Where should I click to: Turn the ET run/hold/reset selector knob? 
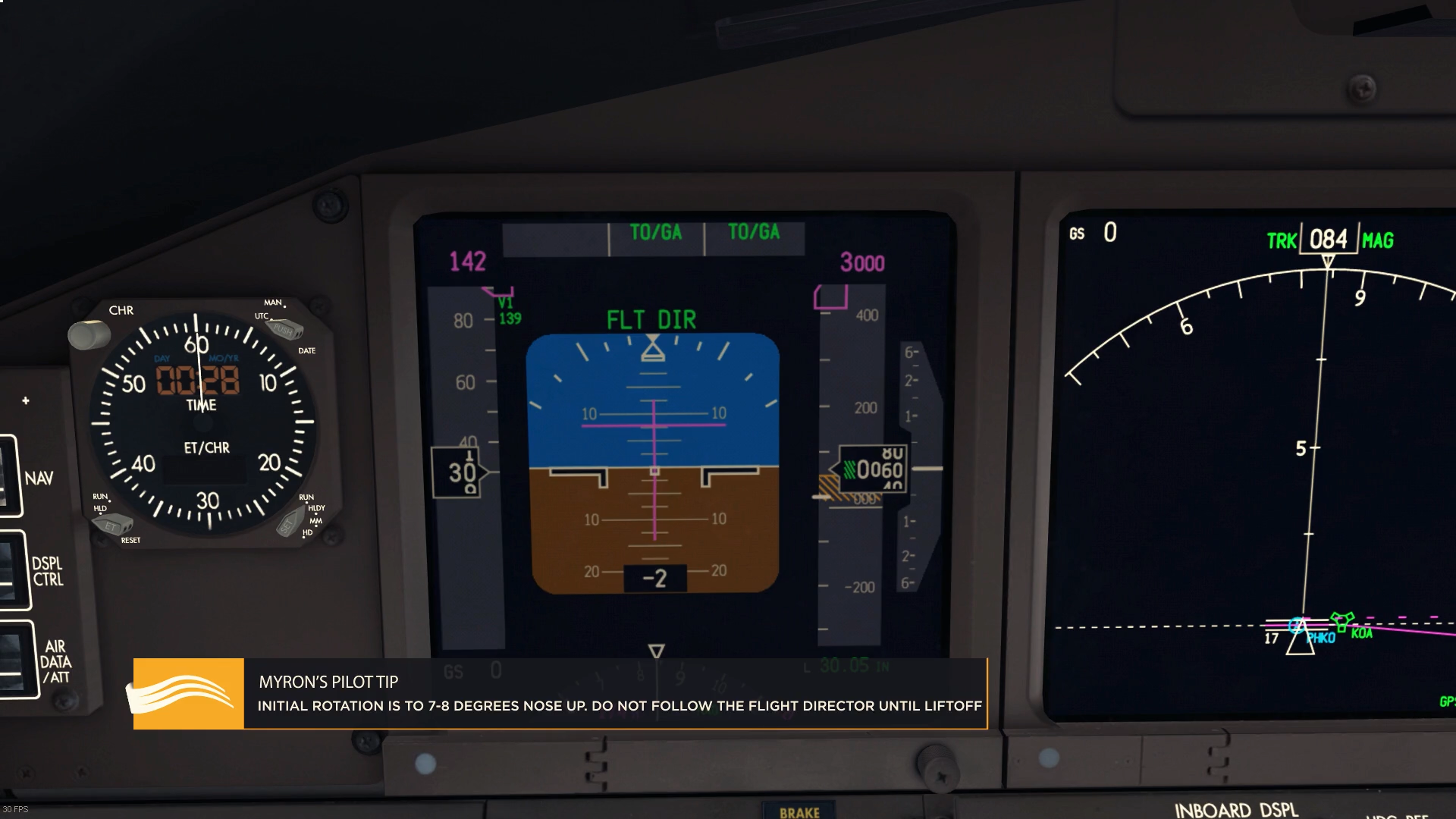point(113,525)
